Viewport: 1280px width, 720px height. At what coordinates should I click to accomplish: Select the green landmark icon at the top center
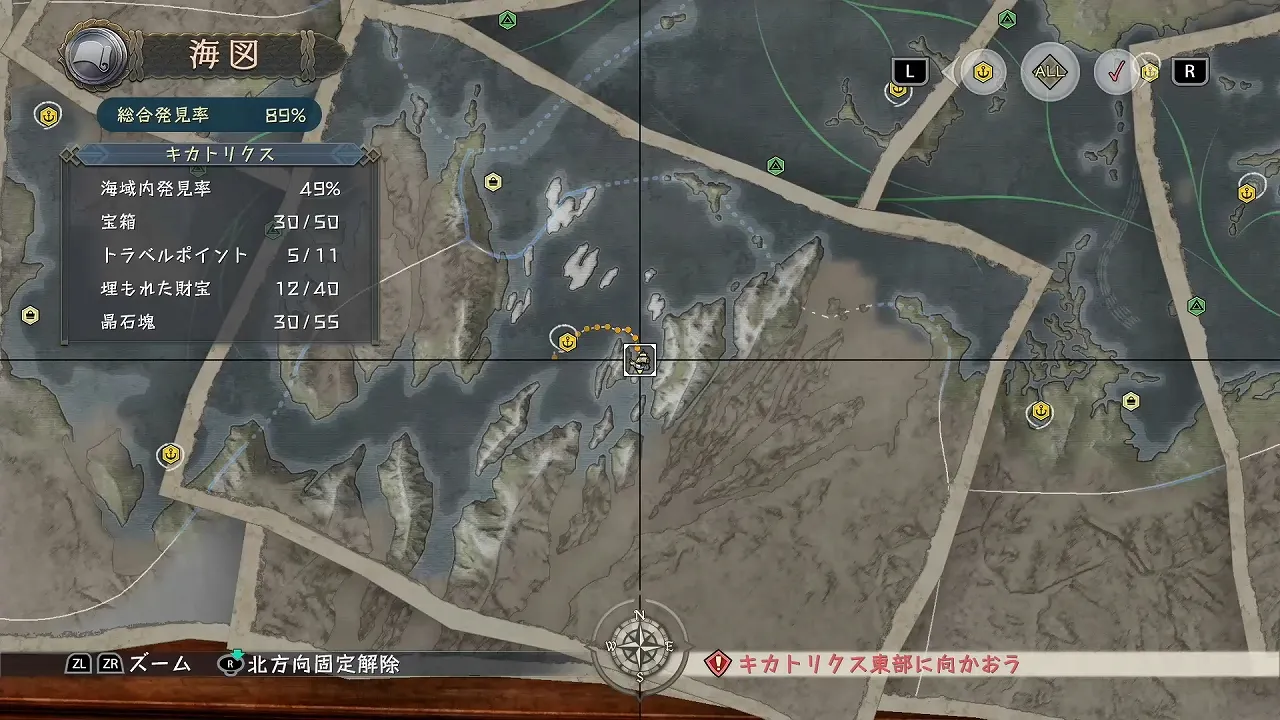[507, 19]
